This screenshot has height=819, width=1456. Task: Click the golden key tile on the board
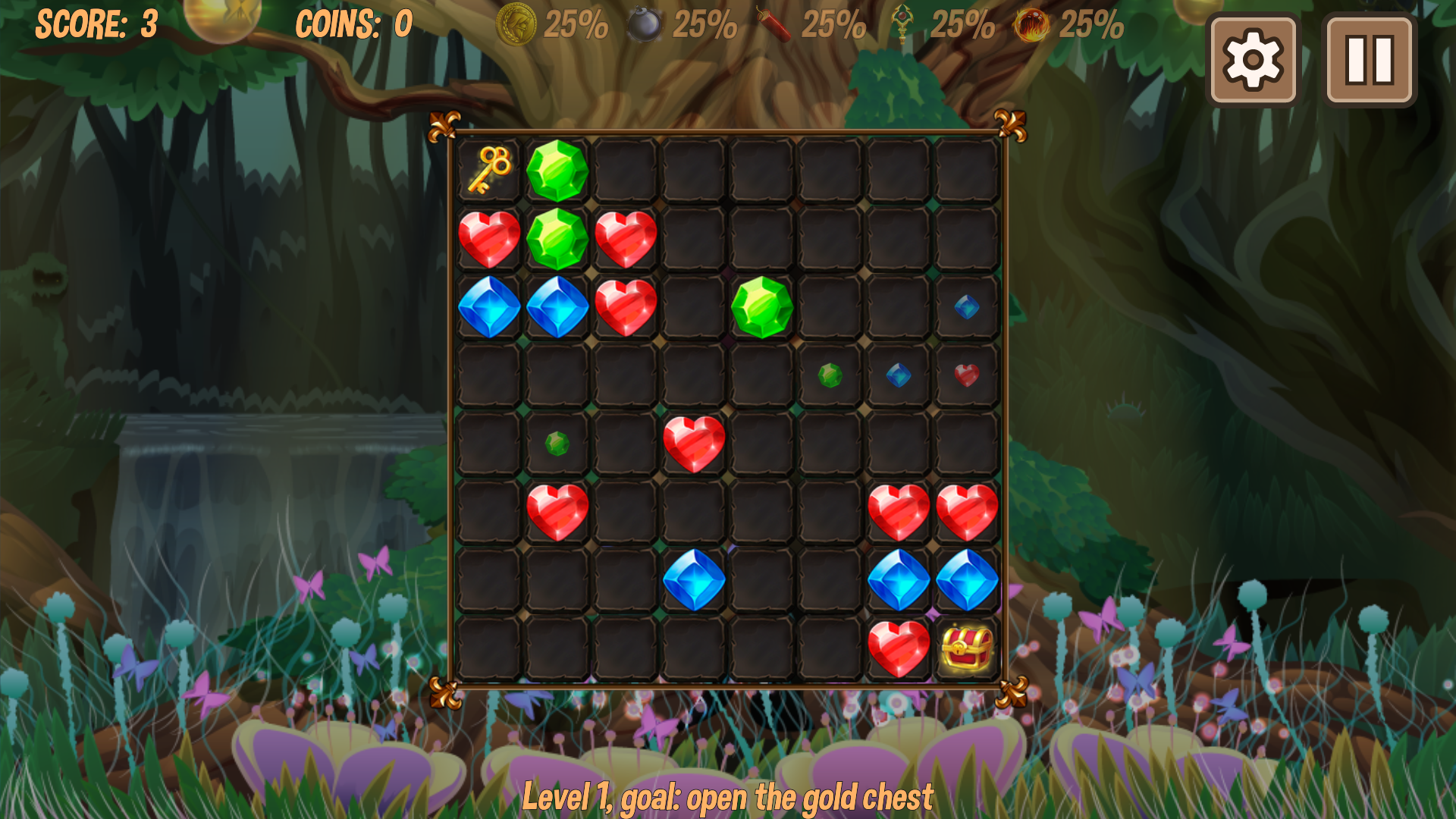491,168
